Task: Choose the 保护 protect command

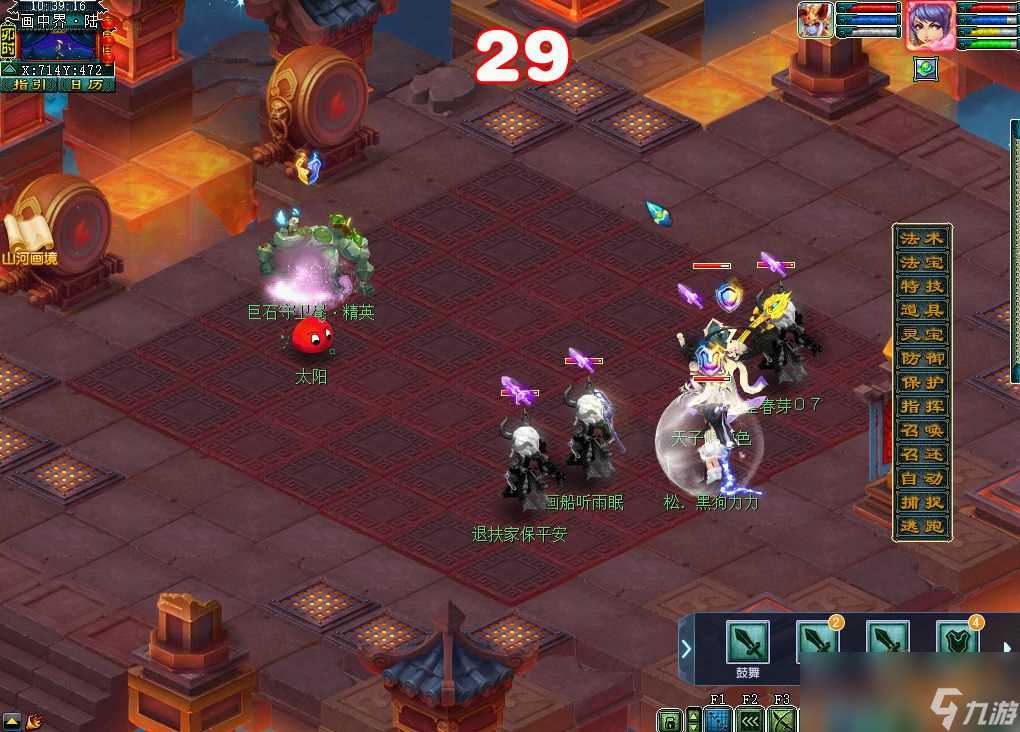Action: (921, 383)
